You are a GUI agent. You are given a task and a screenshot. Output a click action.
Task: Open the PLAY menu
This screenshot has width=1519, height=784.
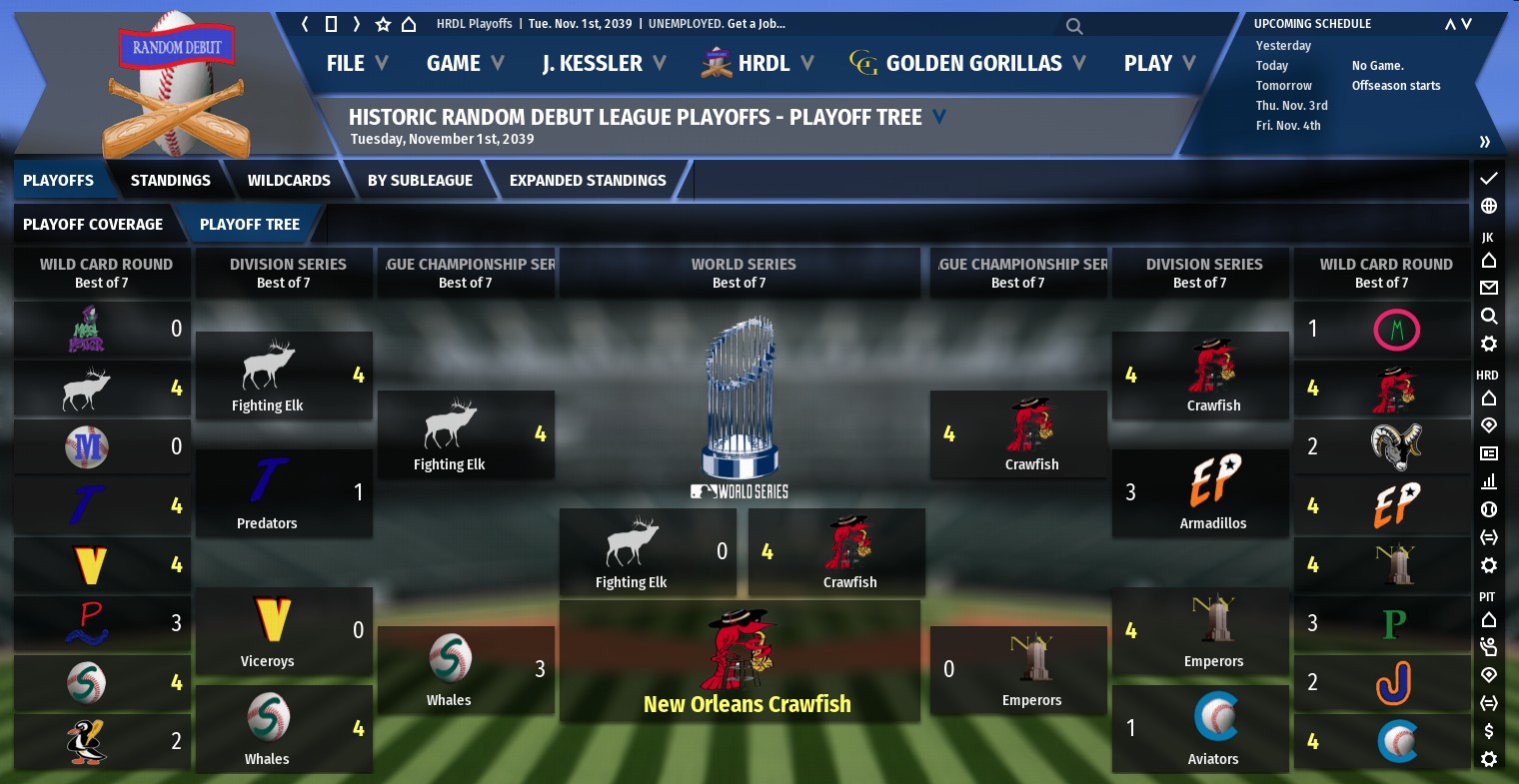(x=1159, y=63)
